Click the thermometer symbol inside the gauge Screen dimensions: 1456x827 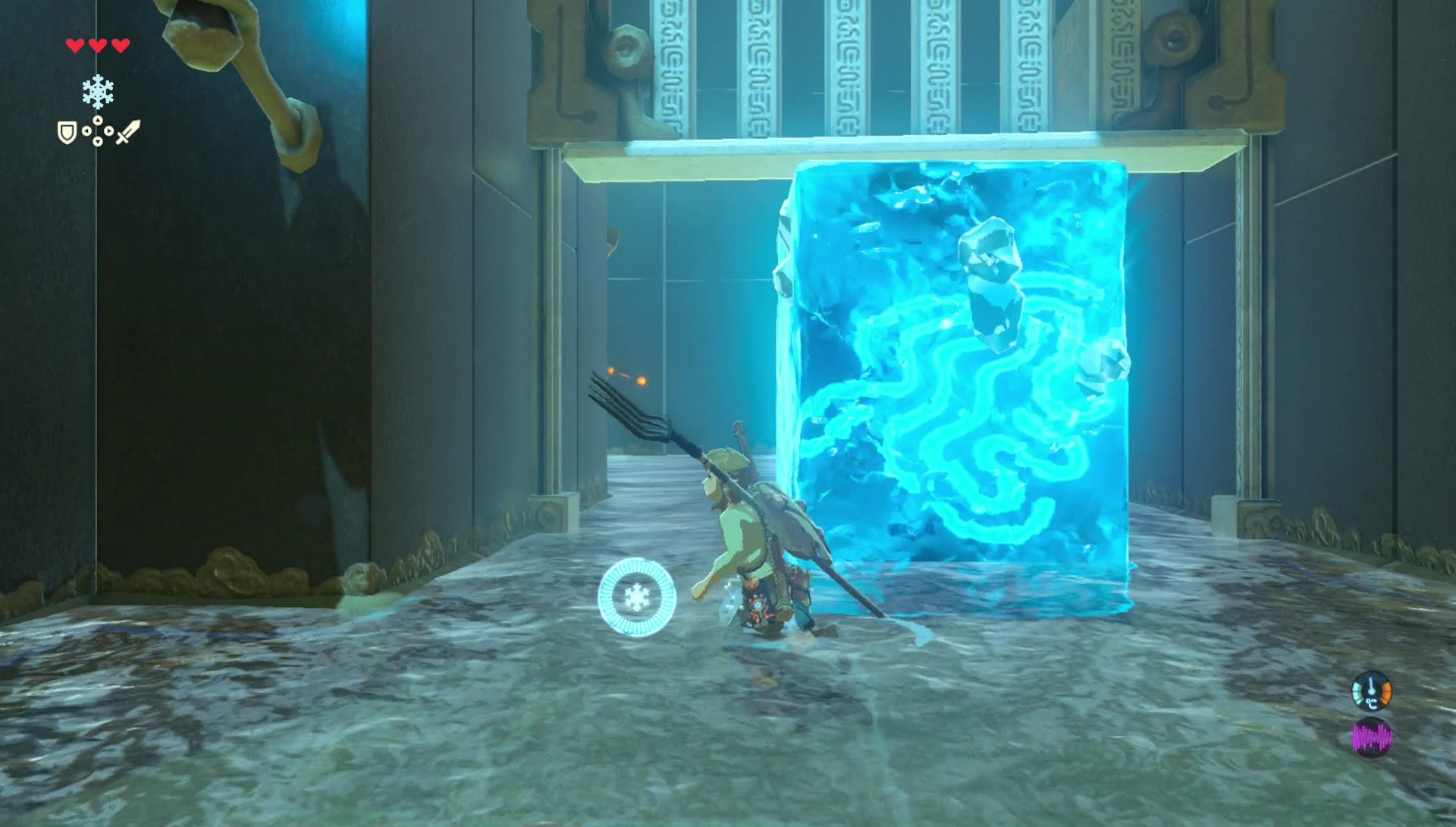tap(1372, 685)
